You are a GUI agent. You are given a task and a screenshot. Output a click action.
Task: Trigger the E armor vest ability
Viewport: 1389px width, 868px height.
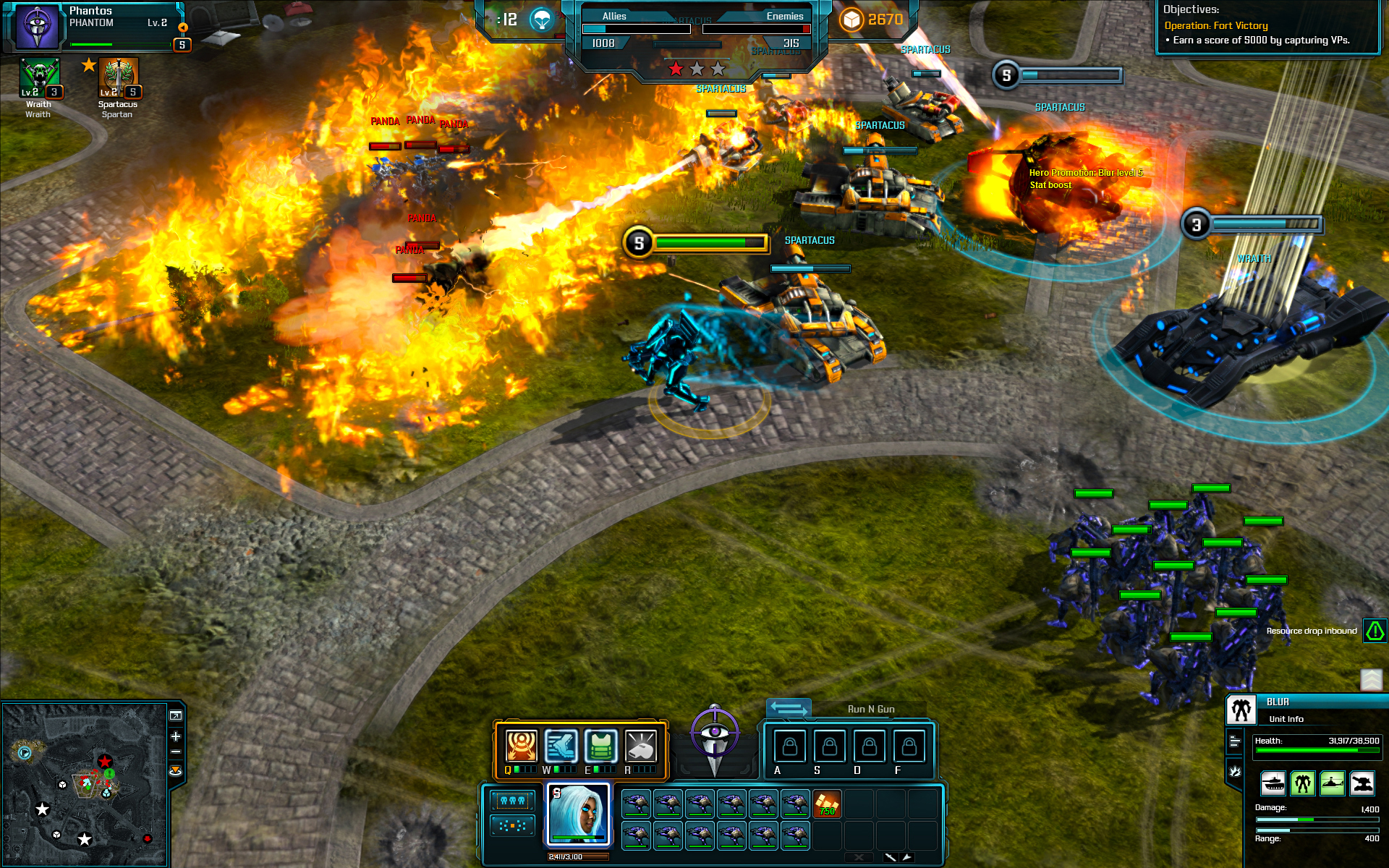(x=602, y=746)
